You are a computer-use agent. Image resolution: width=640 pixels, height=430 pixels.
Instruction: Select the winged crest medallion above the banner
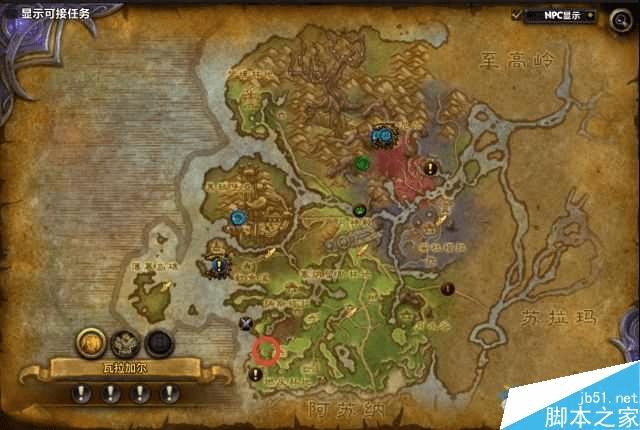126,342
